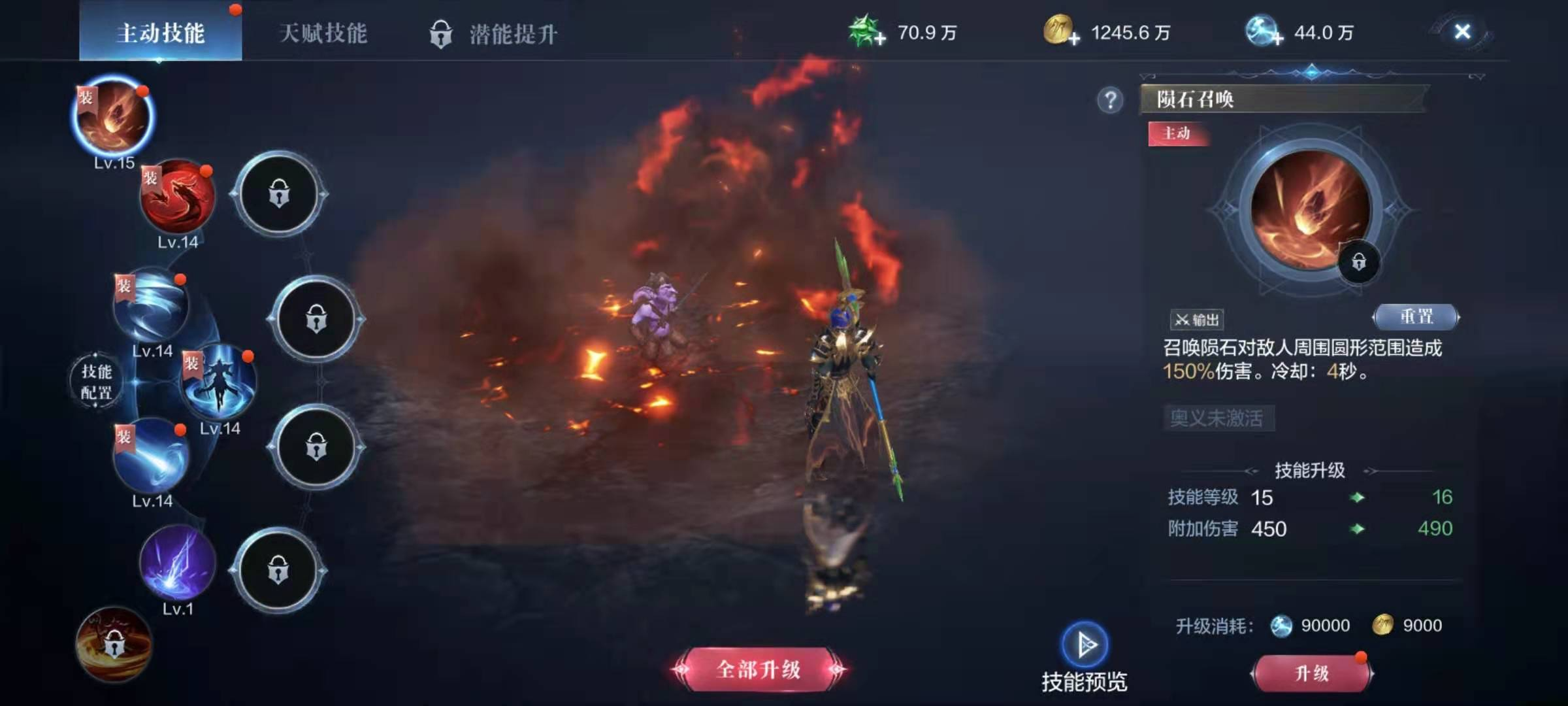The height and width of the screenshot is (706, 1568).
Task: Switch to the 潜能提升 tab
Action: click(x=514, y=31)
